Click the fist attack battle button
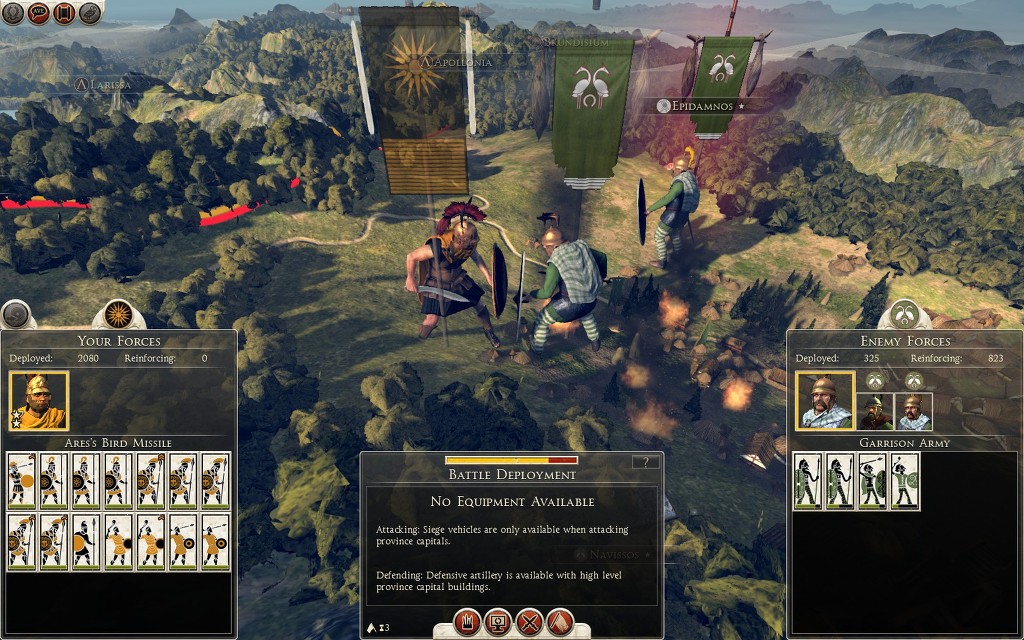 (x=467, y=622)
